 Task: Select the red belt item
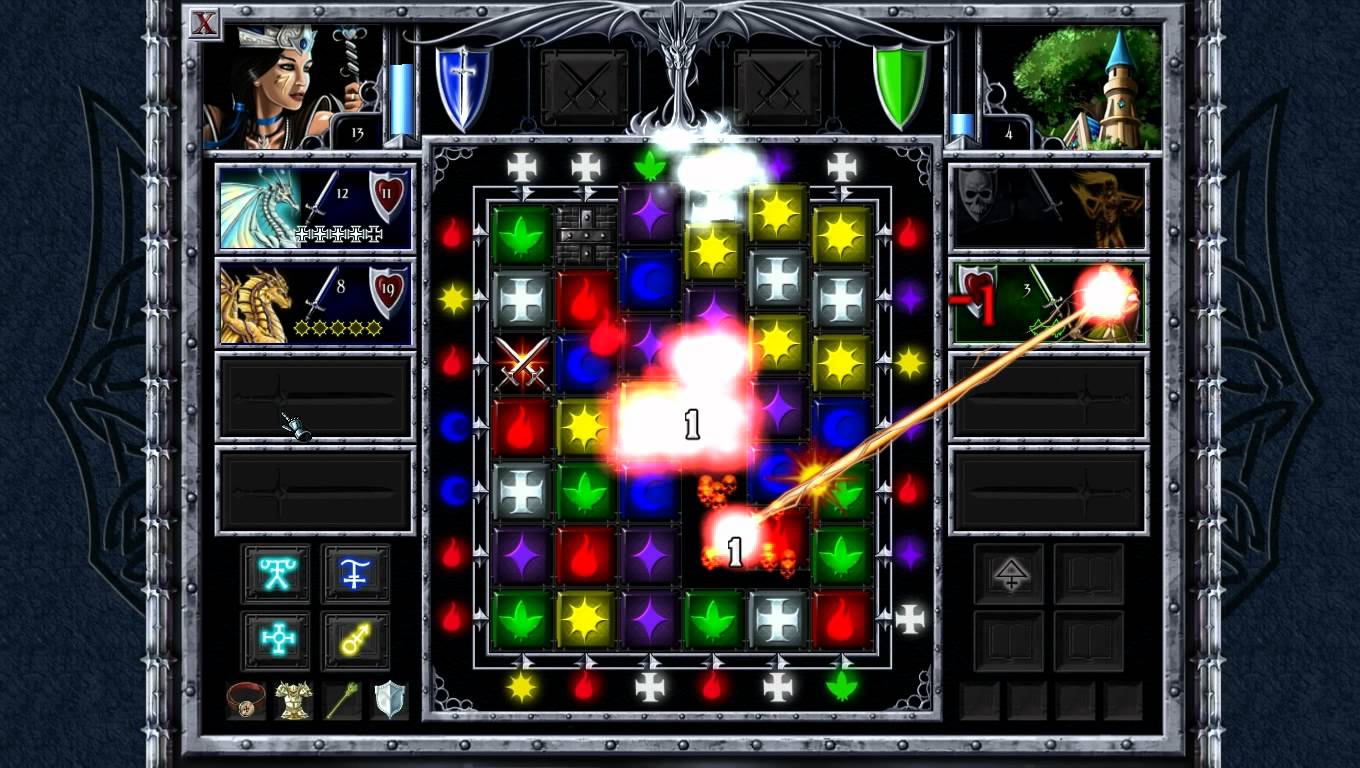[x=246, y=700]
